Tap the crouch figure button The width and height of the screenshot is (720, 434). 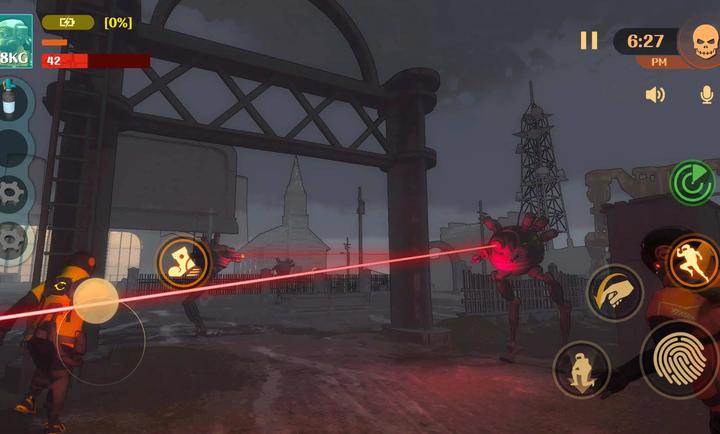581,369
